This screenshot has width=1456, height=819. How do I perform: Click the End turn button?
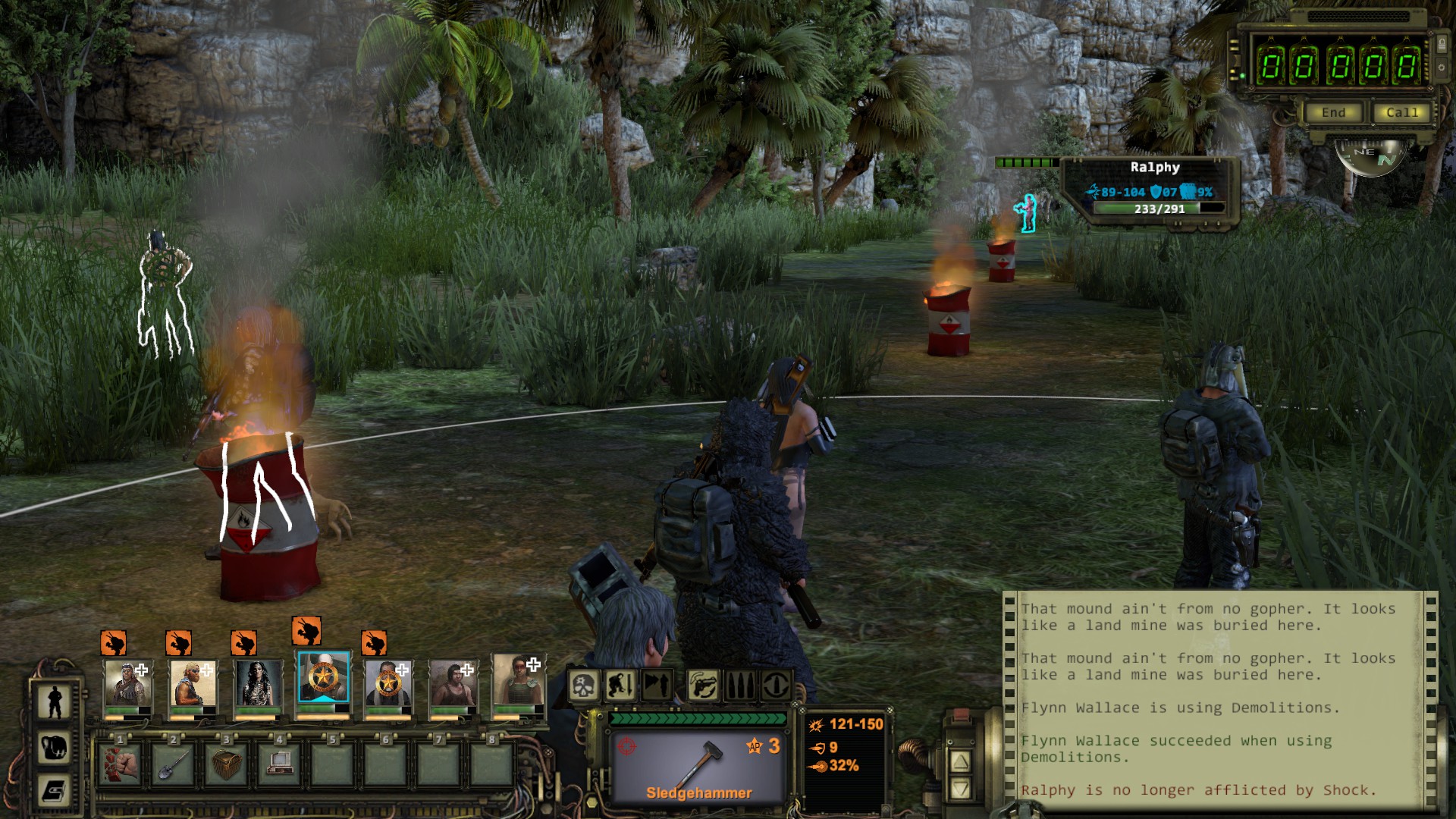click(1334, 113)
